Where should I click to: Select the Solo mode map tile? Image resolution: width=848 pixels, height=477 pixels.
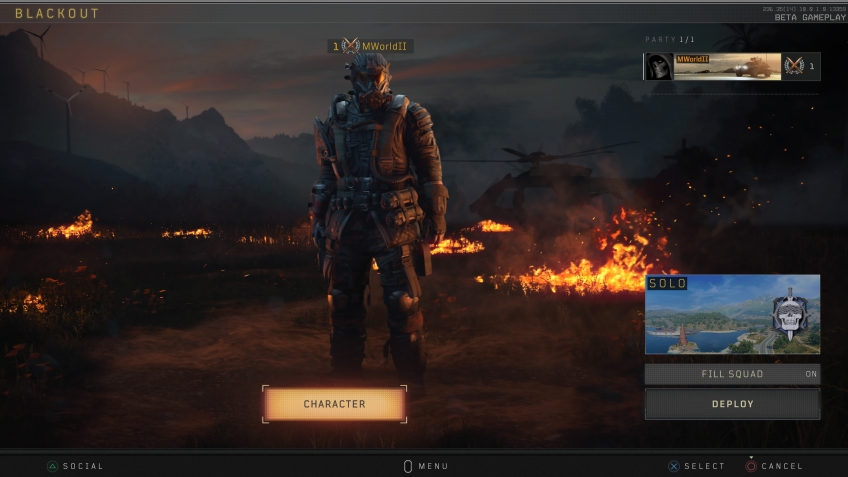732,314
